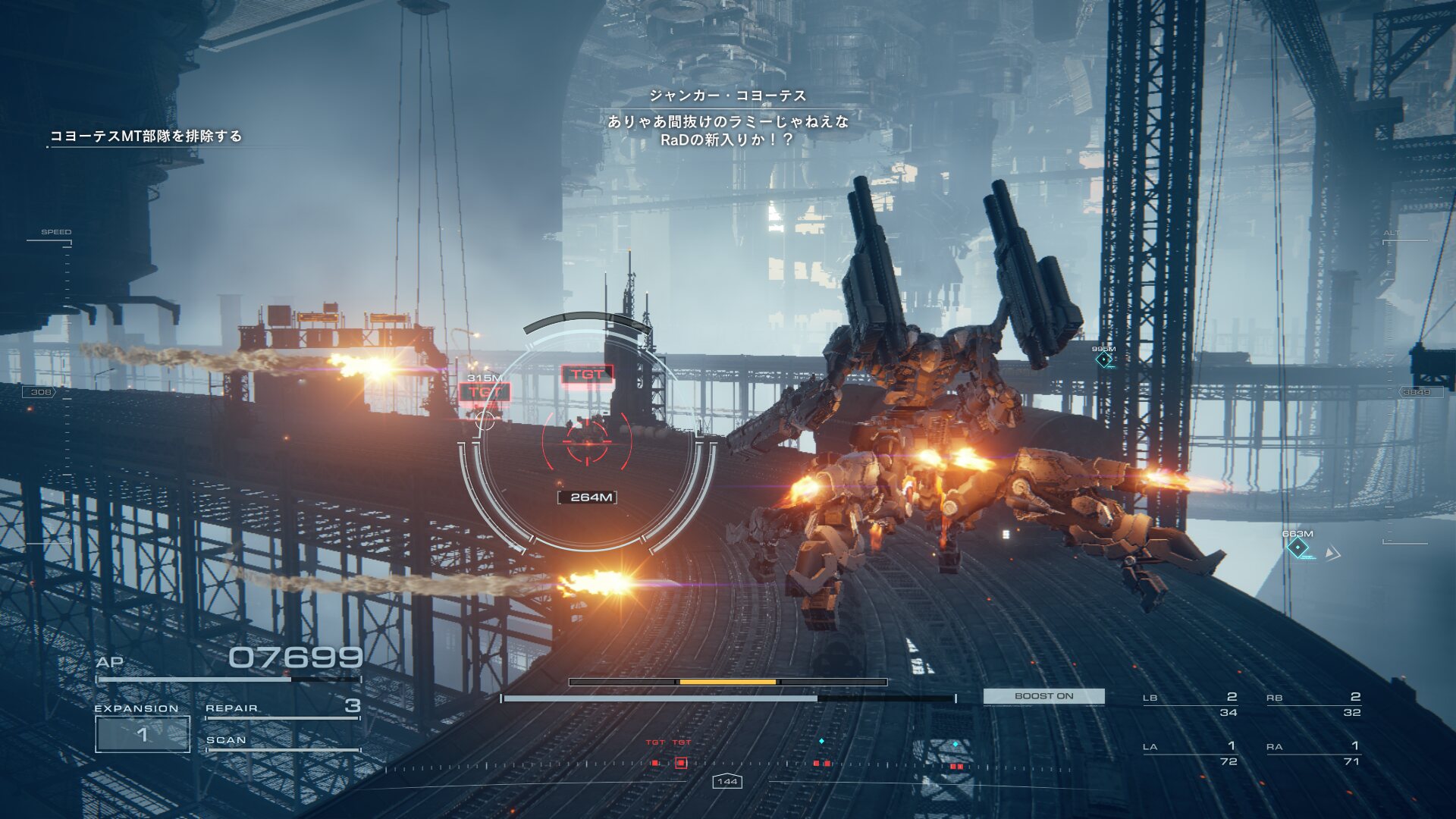Use the Repair kit entry
The height and width of the screenshot is (819, 1456).
tap(282, 708)
